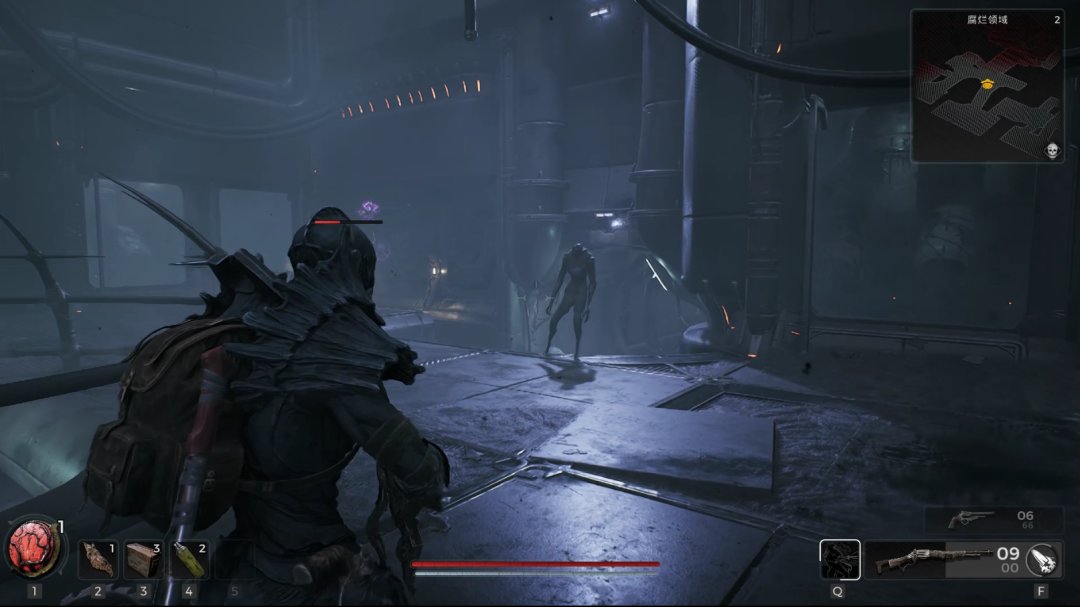The image size is (1080, 607).
Task: Activate the dark creature skill icon
Action: coord(839,560)
